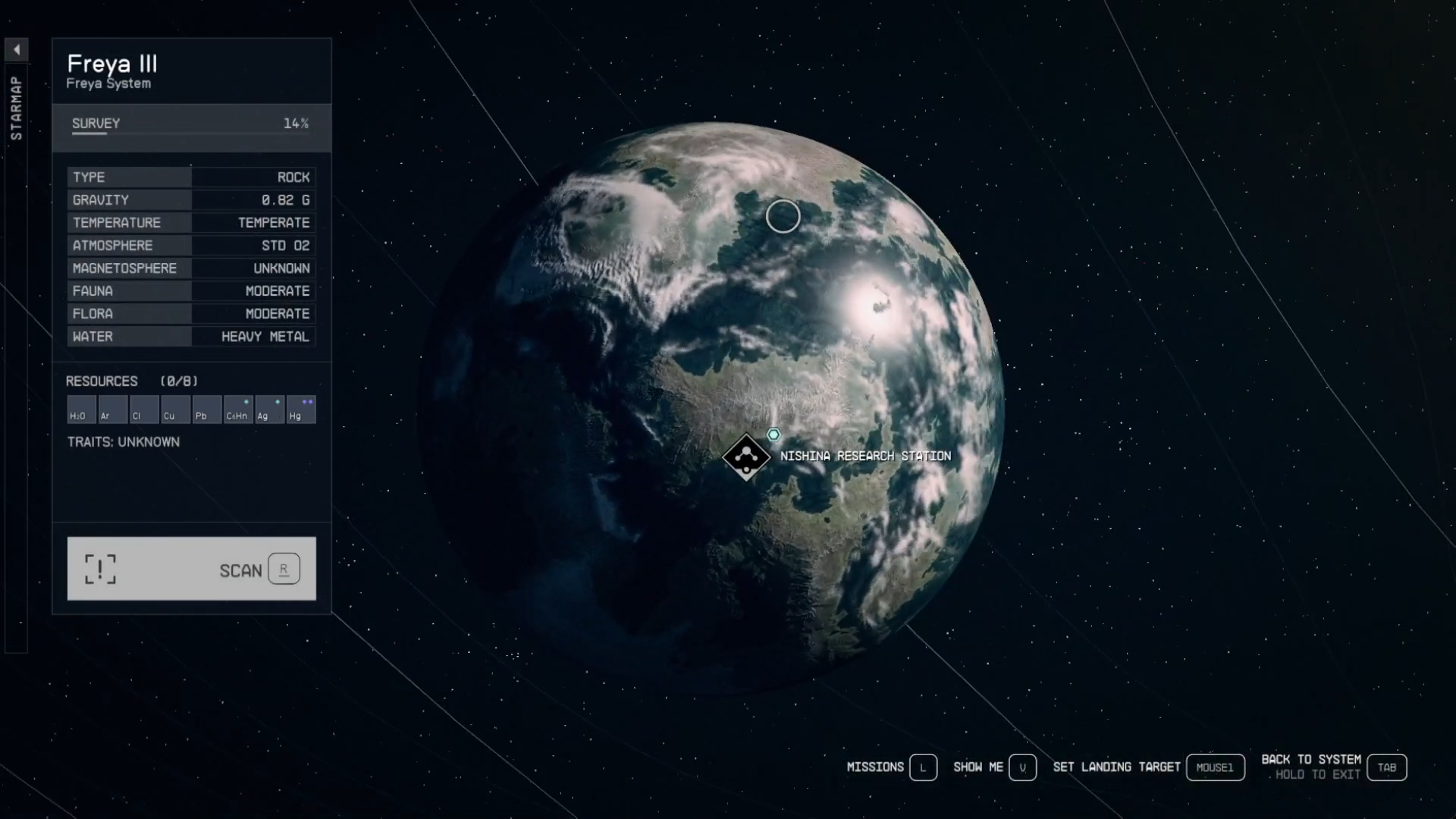Click the back arrow at top left
This screenshot has width=1456, height=819.
[x=17, y=49]
